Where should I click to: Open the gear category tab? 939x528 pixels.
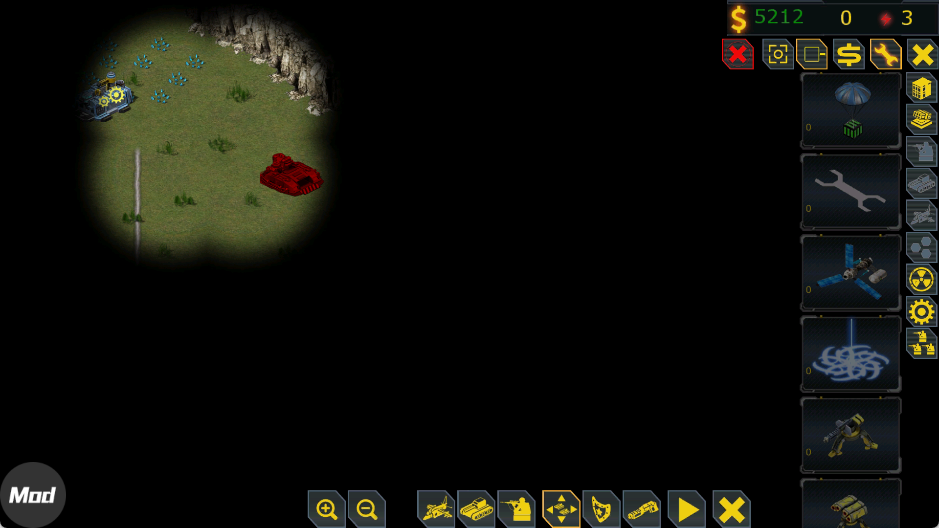(921, 311)
